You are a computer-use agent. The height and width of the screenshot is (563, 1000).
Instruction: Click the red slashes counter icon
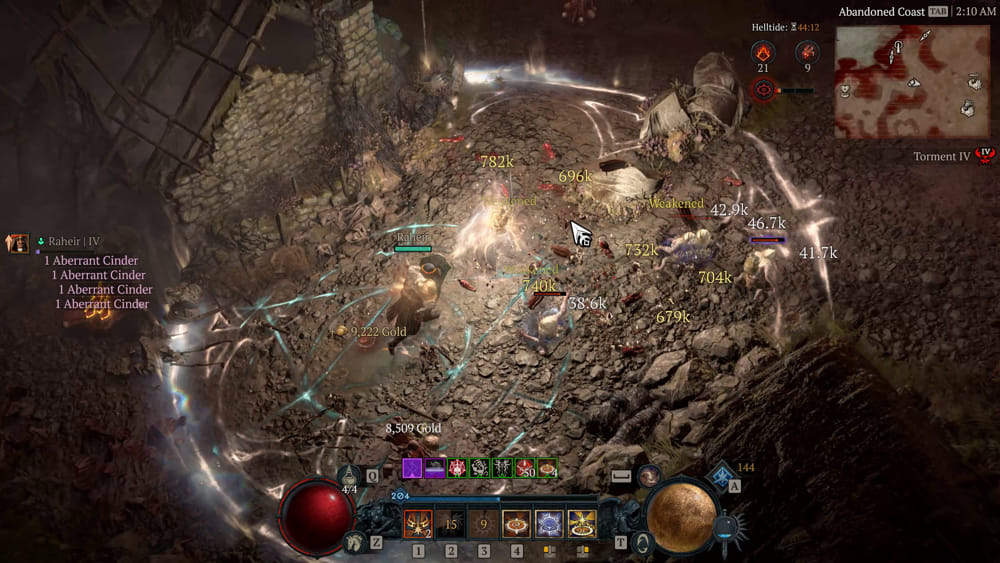coord(805,51)
